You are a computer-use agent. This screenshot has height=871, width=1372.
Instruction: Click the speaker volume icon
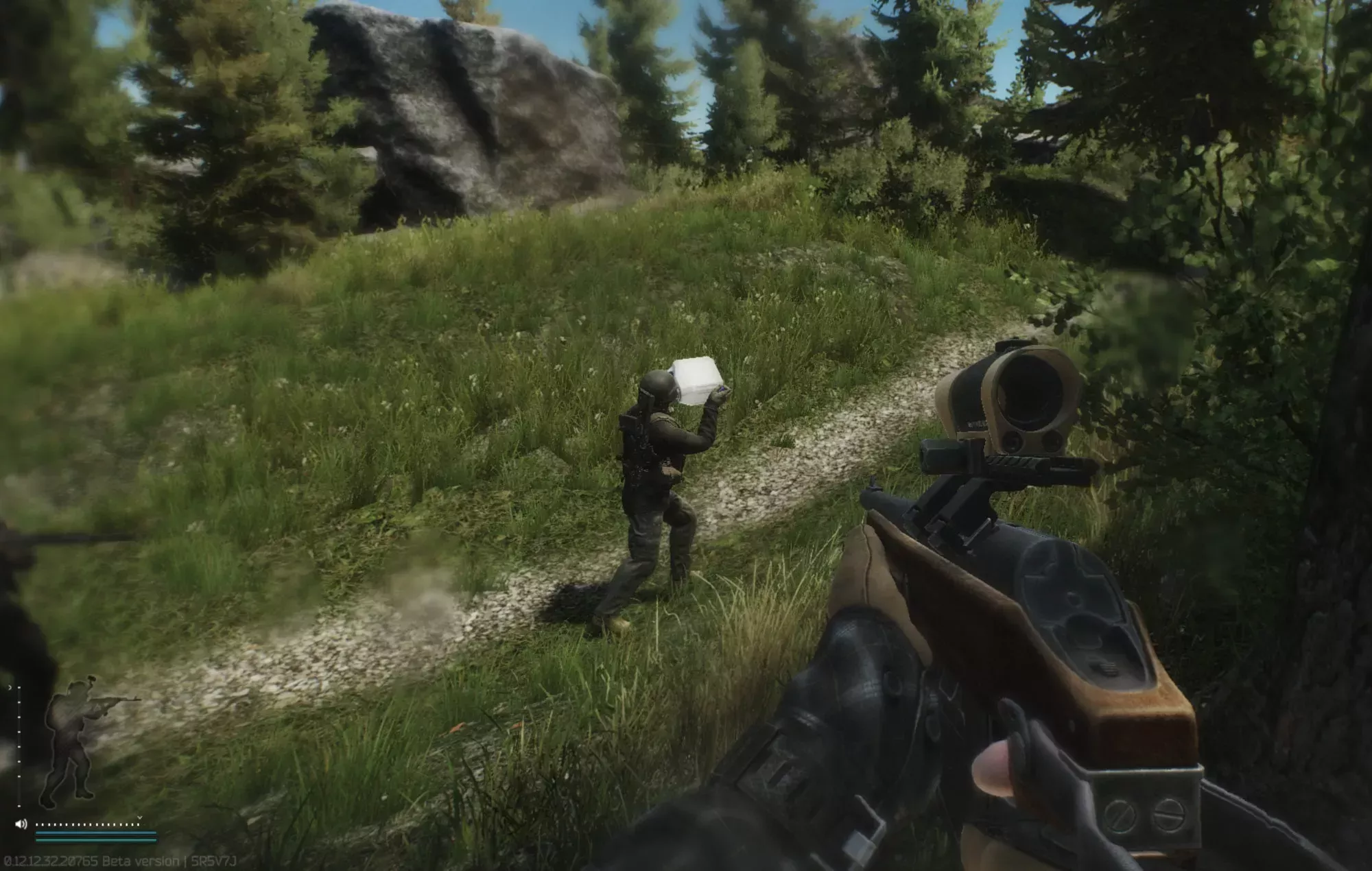21,824
